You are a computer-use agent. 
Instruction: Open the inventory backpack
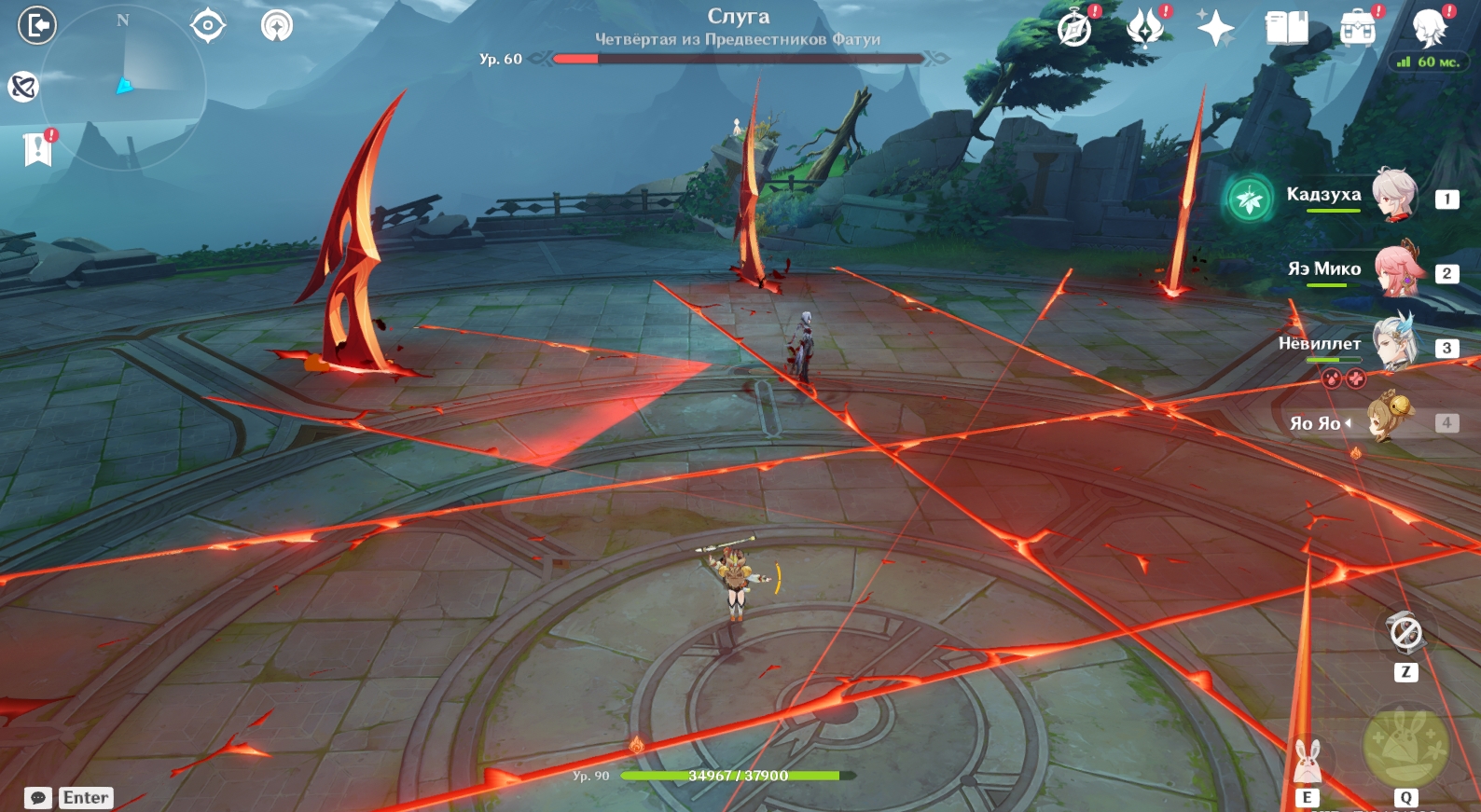pyautogui.click(x=1358, y=29)
